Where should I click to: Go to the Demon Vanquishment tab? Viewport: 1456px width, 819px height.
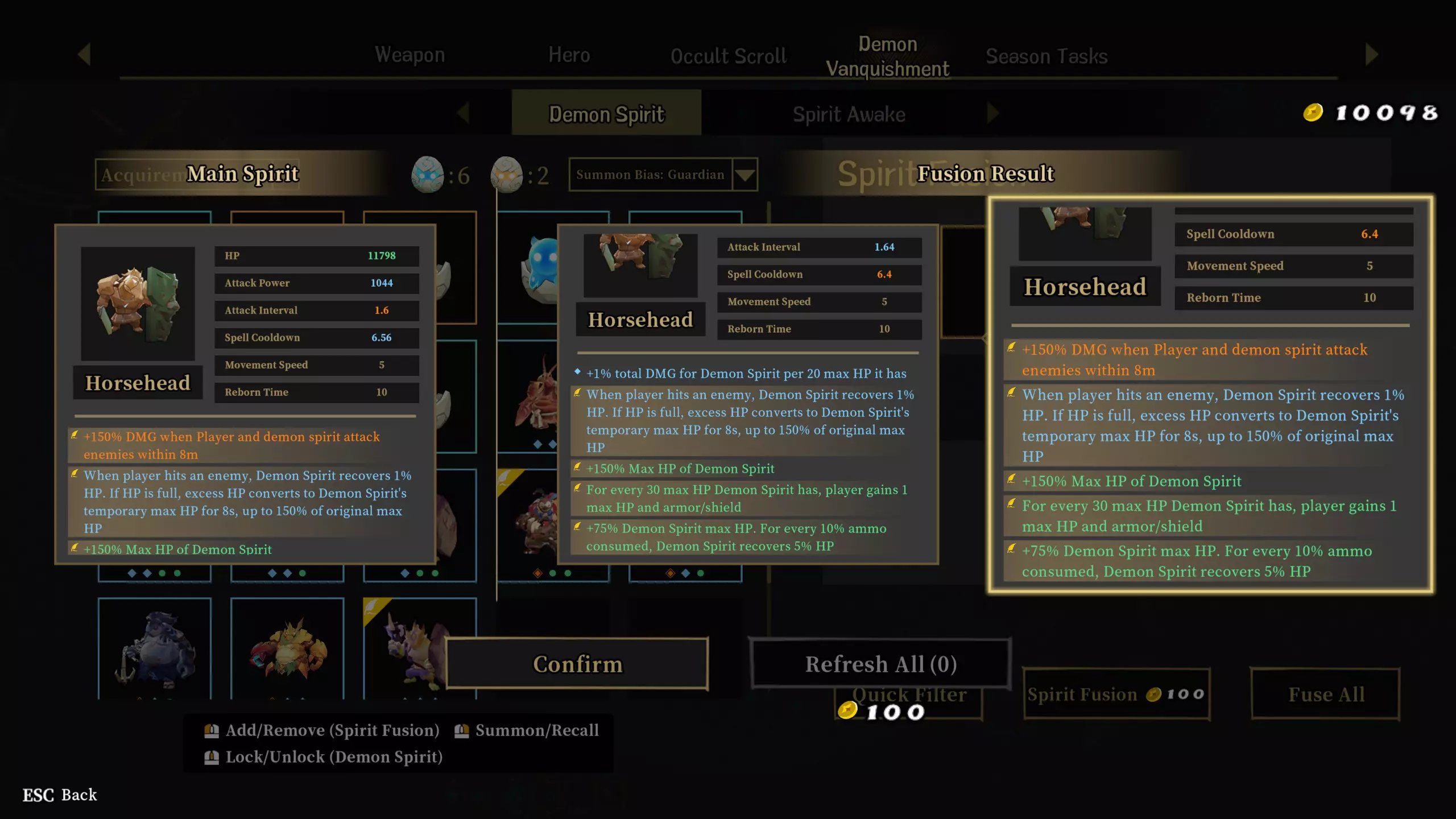[887, 56]
